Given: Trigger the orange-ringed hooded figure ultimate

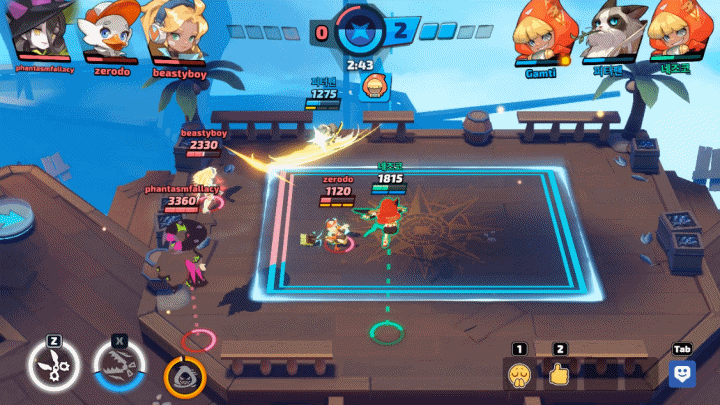Looking at the screenshot, I should click(185, 376).
